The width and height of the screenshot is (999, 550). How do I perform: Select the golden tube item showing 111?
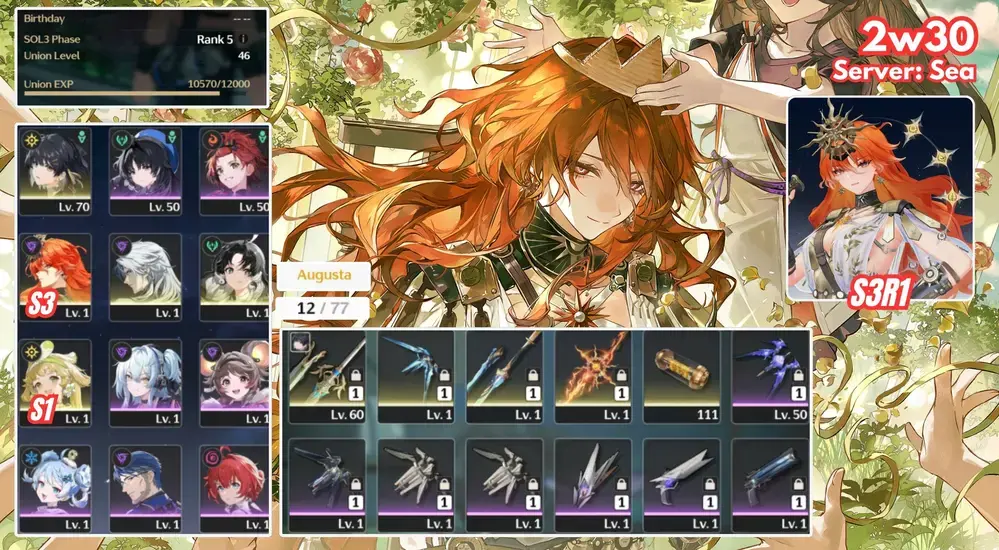pyautogui.click(x=682, y=376)
